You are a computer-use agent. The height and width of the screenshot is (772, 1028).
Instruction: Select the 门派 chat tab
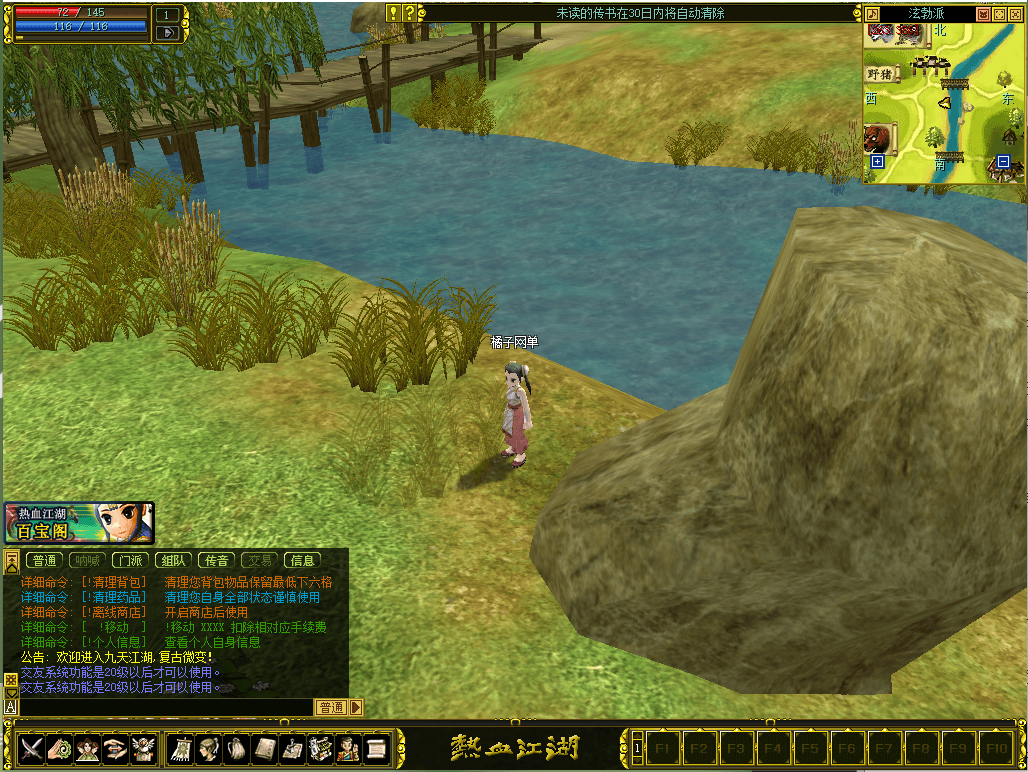click(129, 561)
